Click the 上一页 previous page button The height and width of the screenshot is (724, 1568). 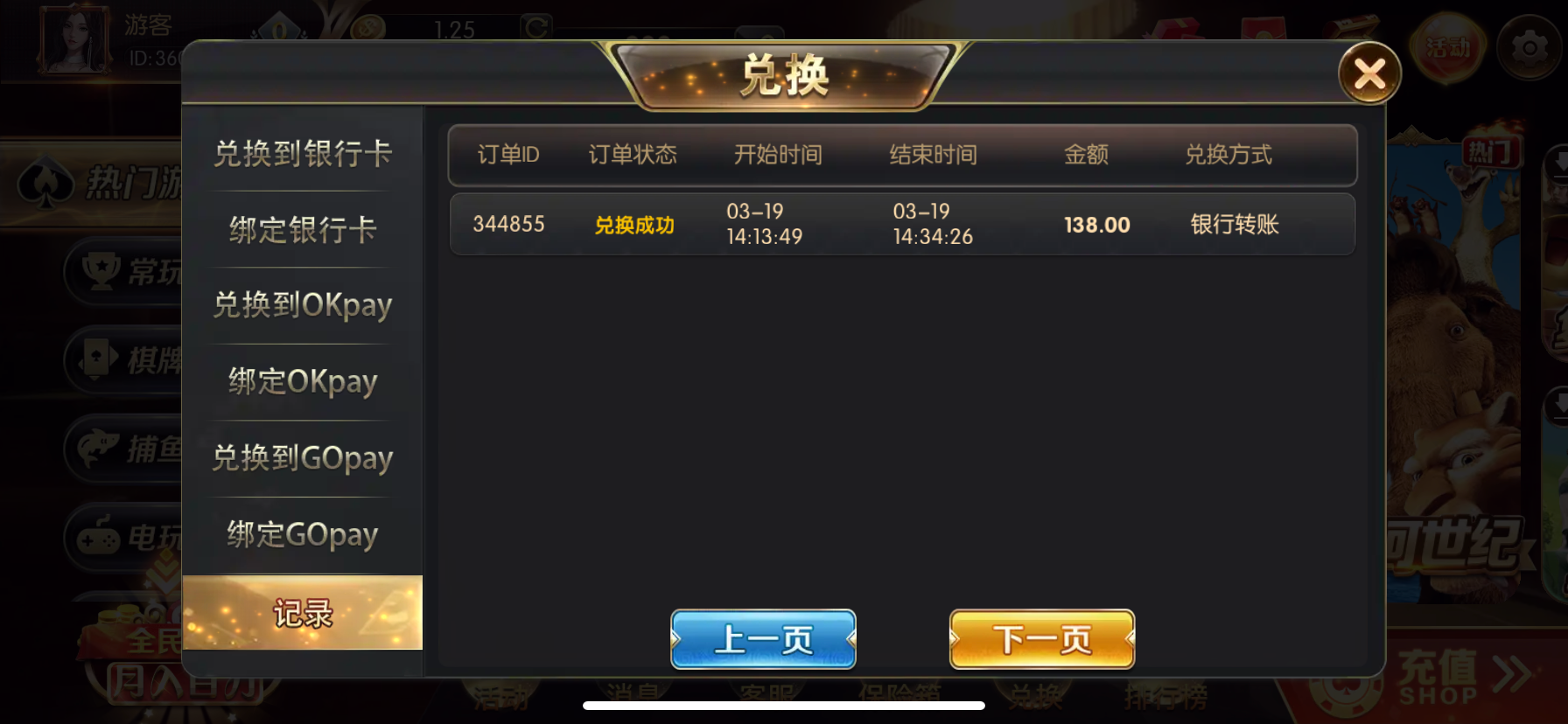point(762,639)
